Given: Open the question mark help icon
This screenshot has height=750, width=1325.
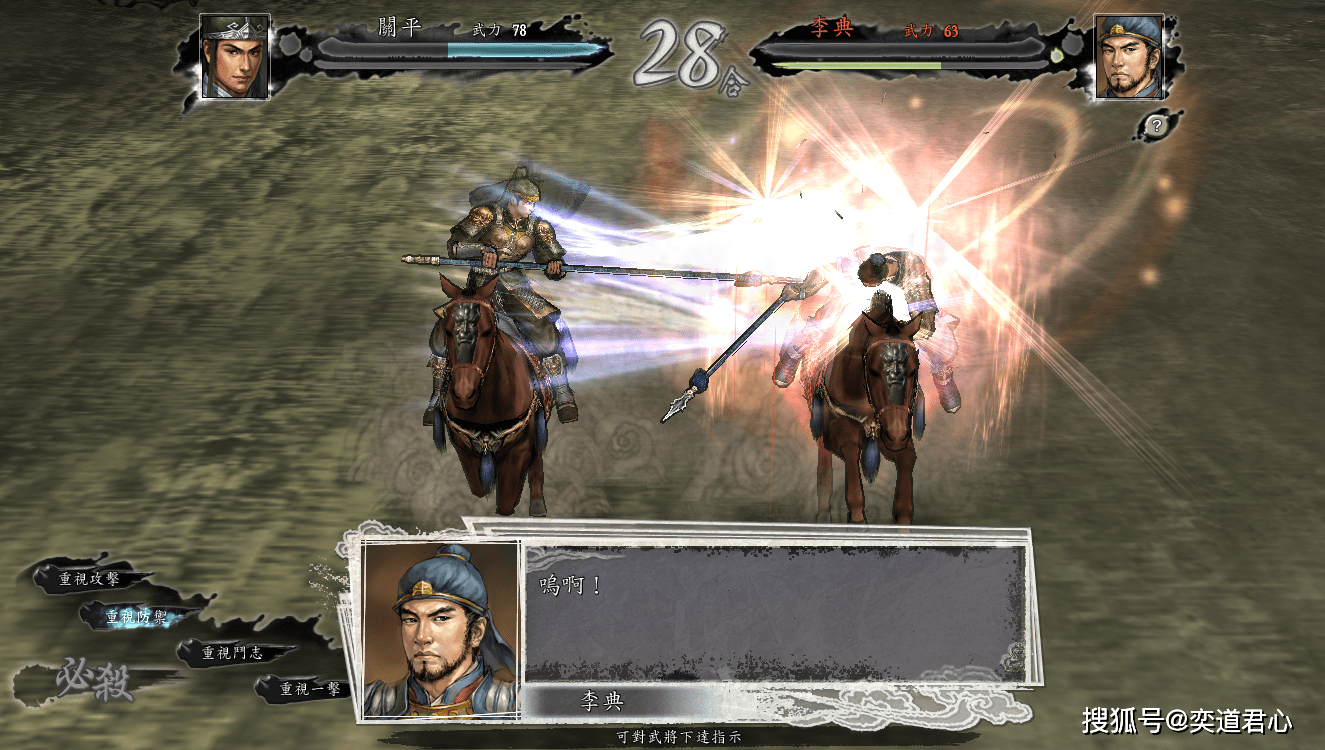Looking at the screenshot, I should 1156,125.
